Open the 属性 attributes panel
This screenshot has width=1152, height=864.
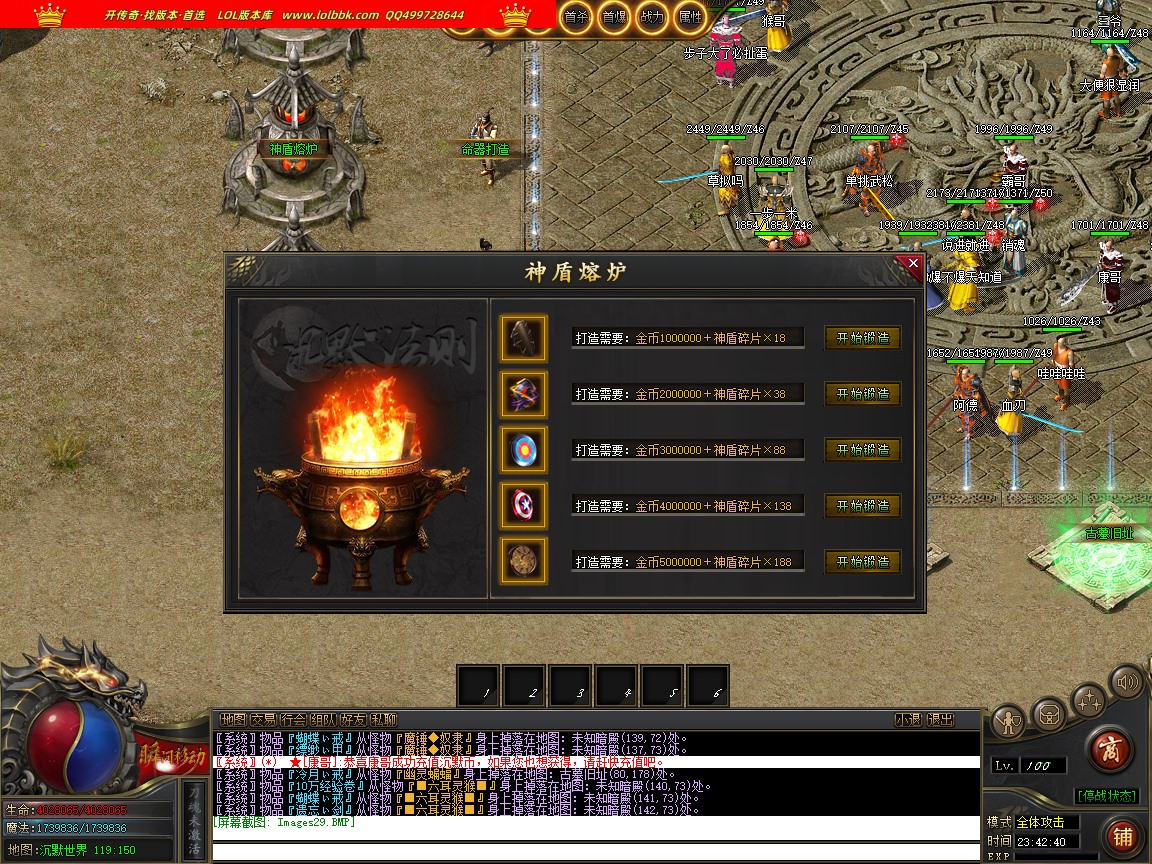tap(690, 17)
